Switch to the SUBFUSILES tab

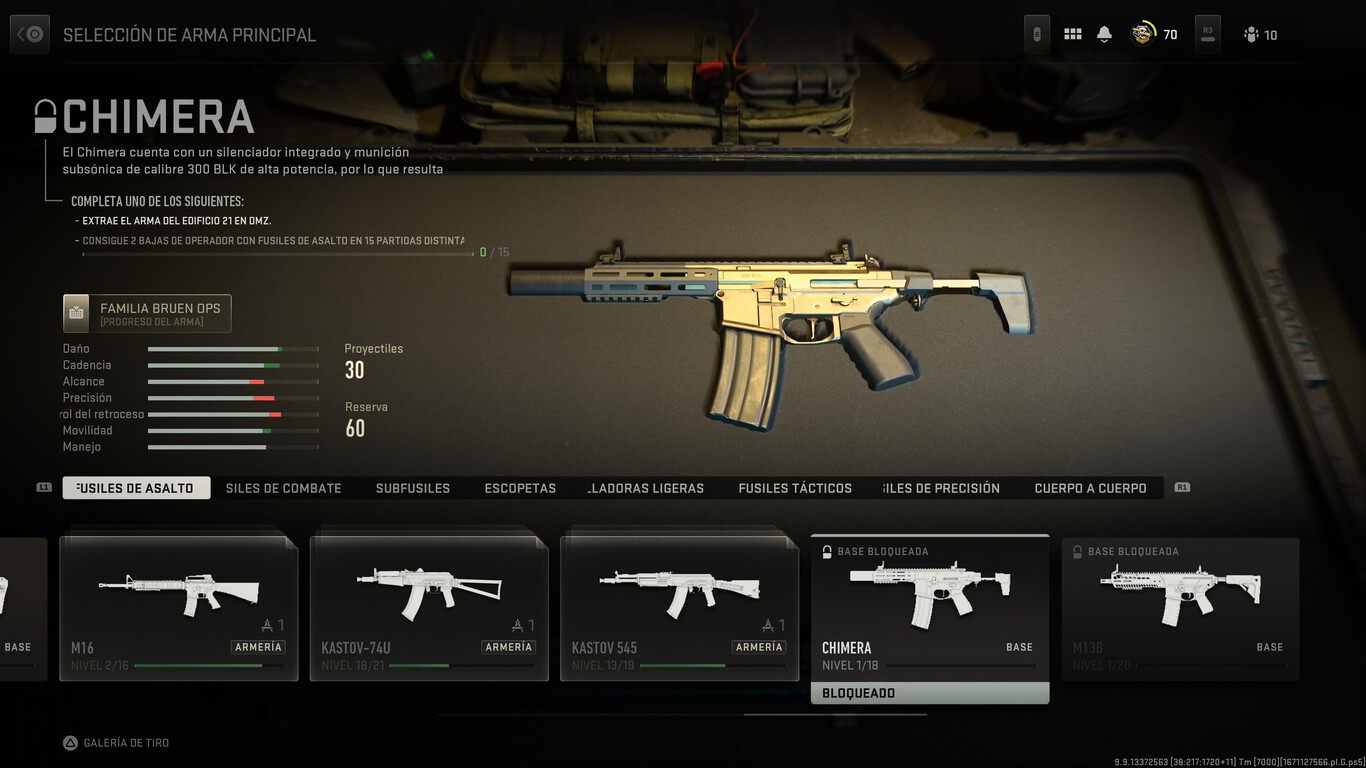coord(412,488)
